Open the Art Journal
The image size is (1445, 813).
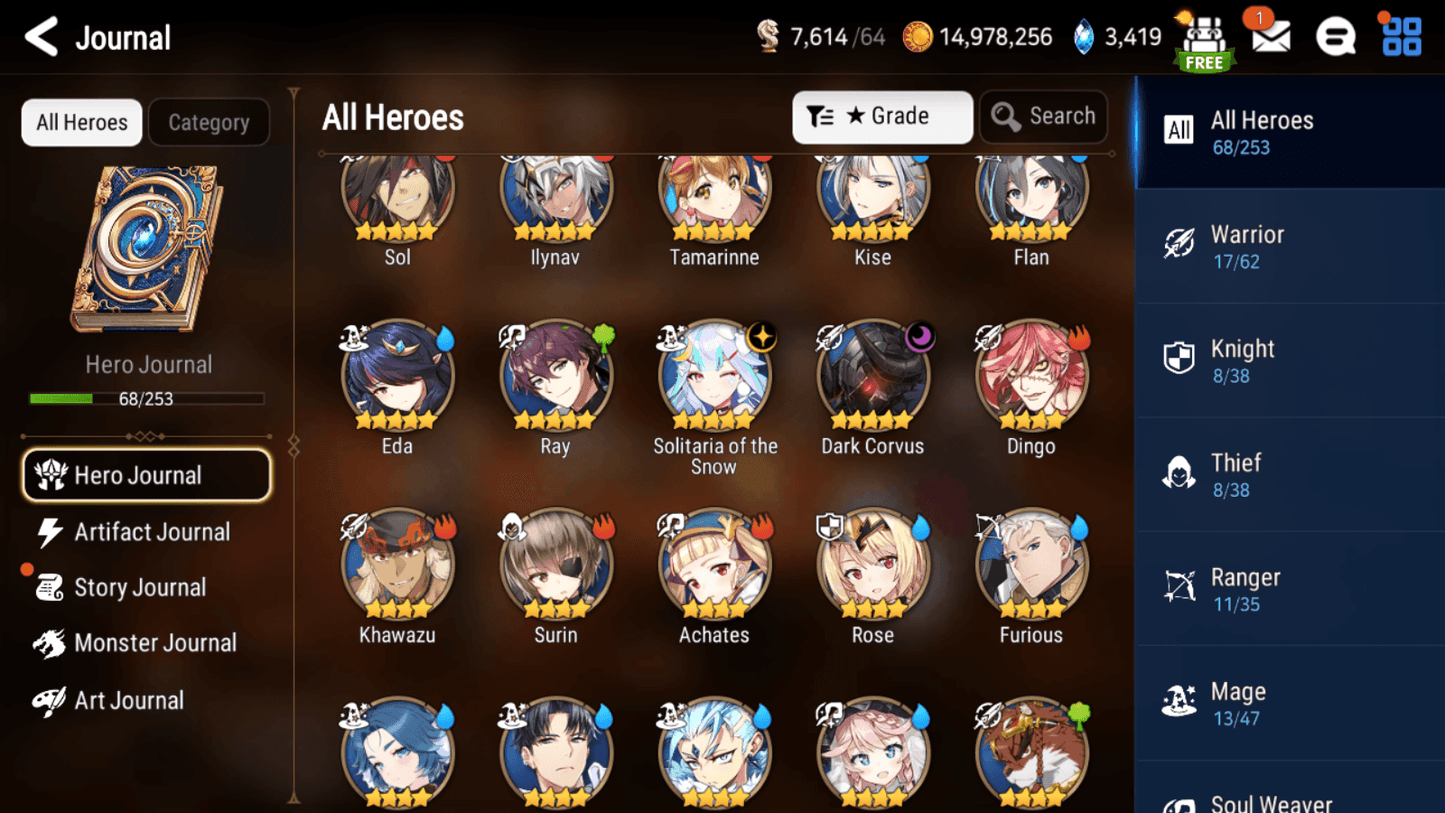pos(131,700)
